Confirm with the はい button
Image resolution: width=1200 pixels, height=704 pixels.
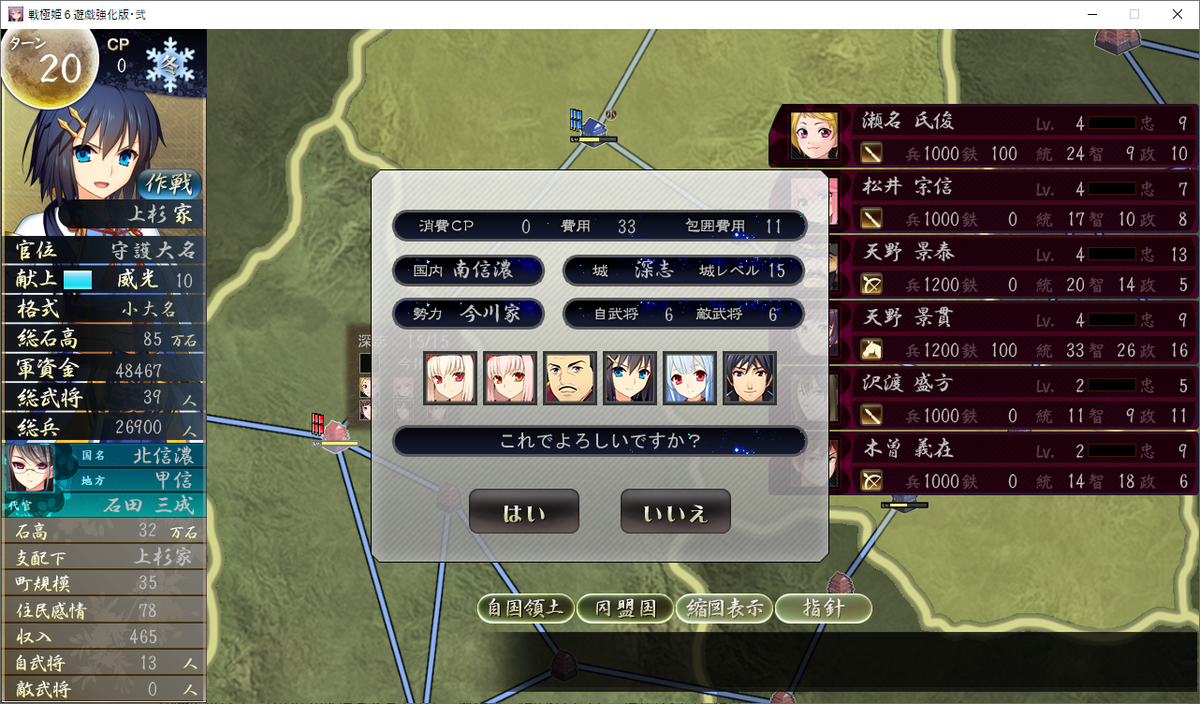tap(523, 512)
